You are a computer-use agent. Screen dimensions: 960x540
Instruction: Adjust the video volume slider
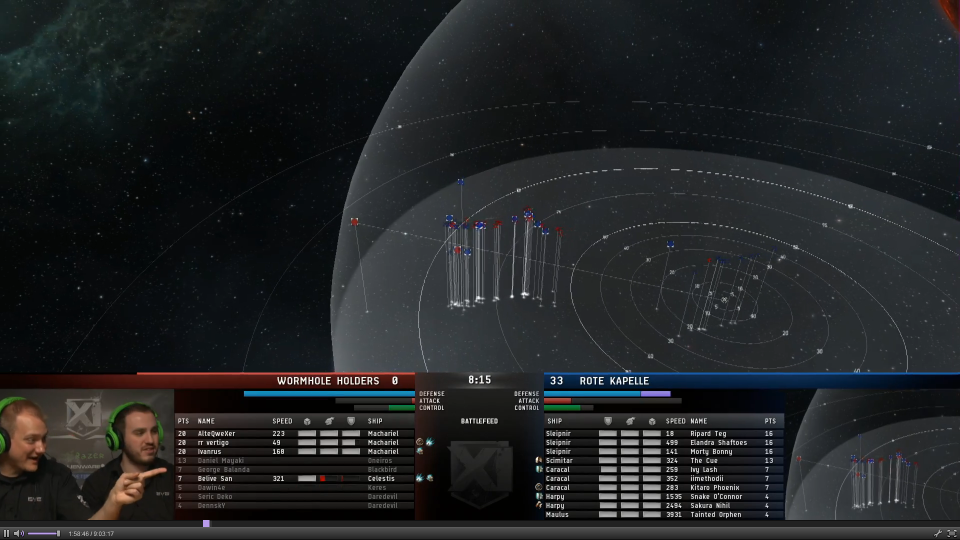[x=43, y=533]
